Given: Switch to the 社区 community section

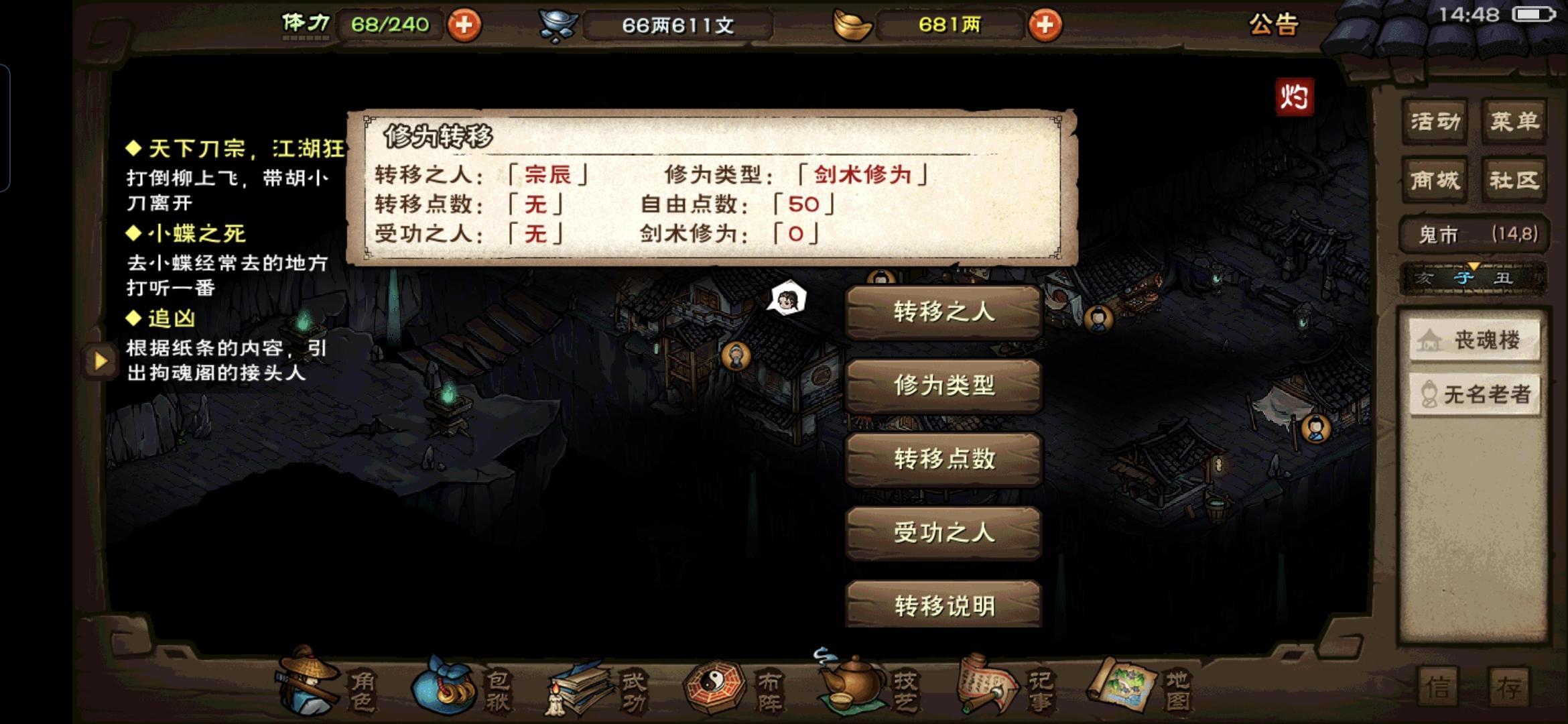Looking at the screenshot, I should coord(1514,180).
